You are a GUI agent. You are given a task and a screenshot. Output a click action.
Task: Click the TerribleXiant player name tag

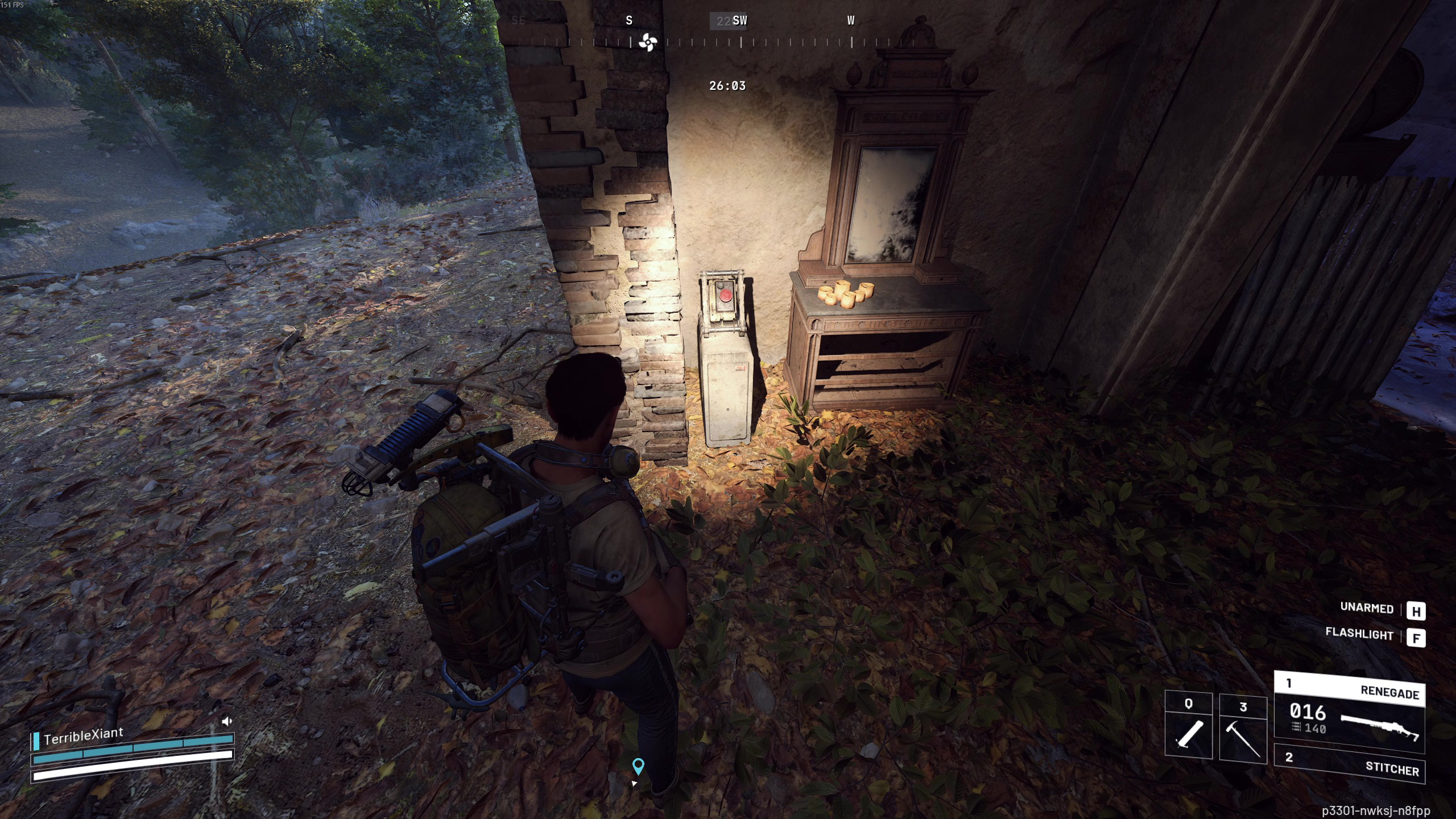pos(83,735)
